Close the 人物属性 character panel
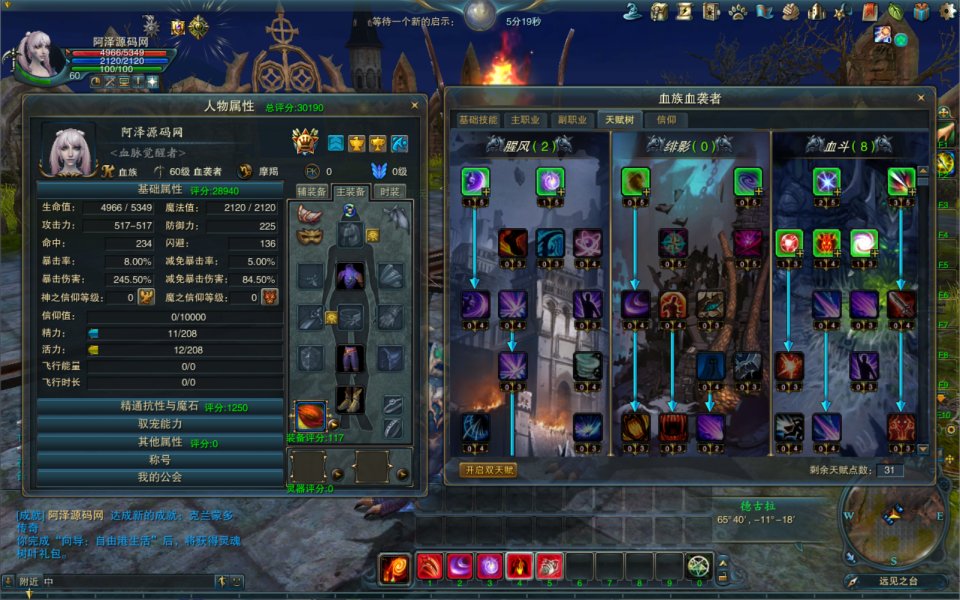The height and width of the screenshot is (600, 960). pos(415,105)
